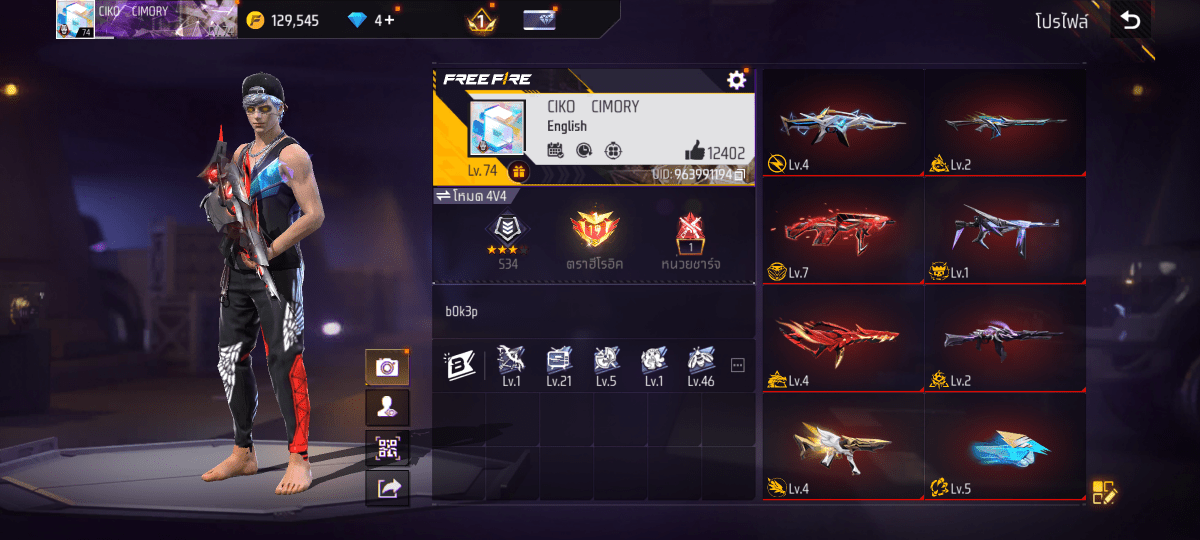Image resolution: width=1200 pixels, height=540 pixels.
Task: Open the camera photo mode button
Action: point(387,367)
